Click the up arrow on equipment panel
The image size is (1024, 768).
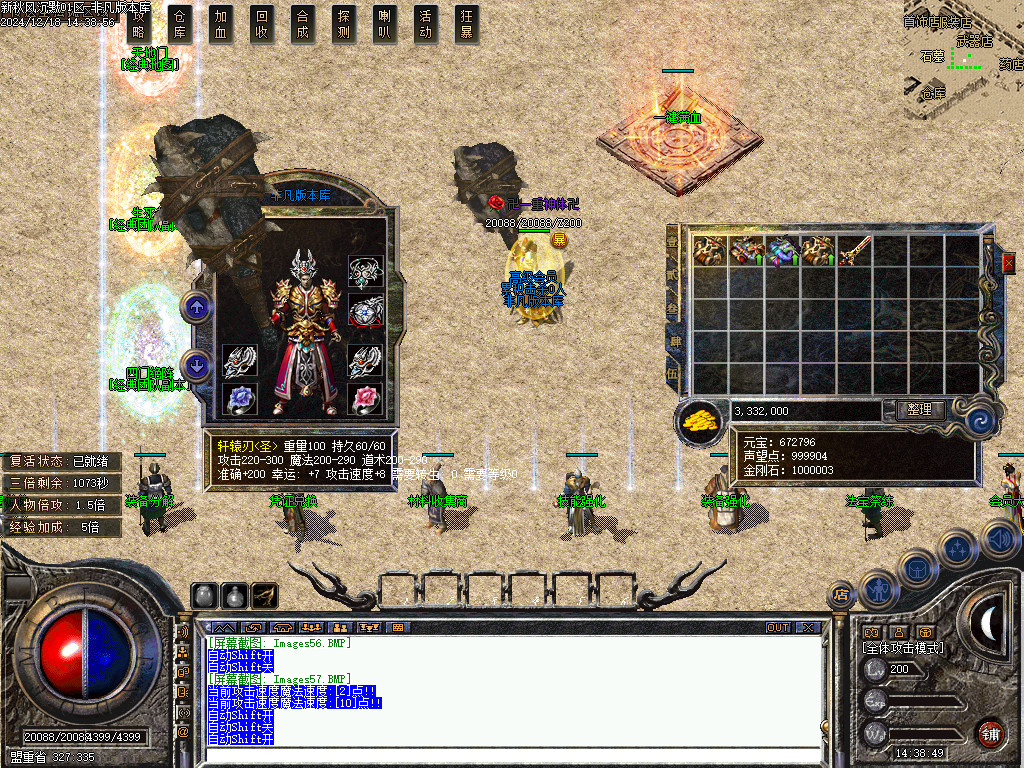pos(197,308)
